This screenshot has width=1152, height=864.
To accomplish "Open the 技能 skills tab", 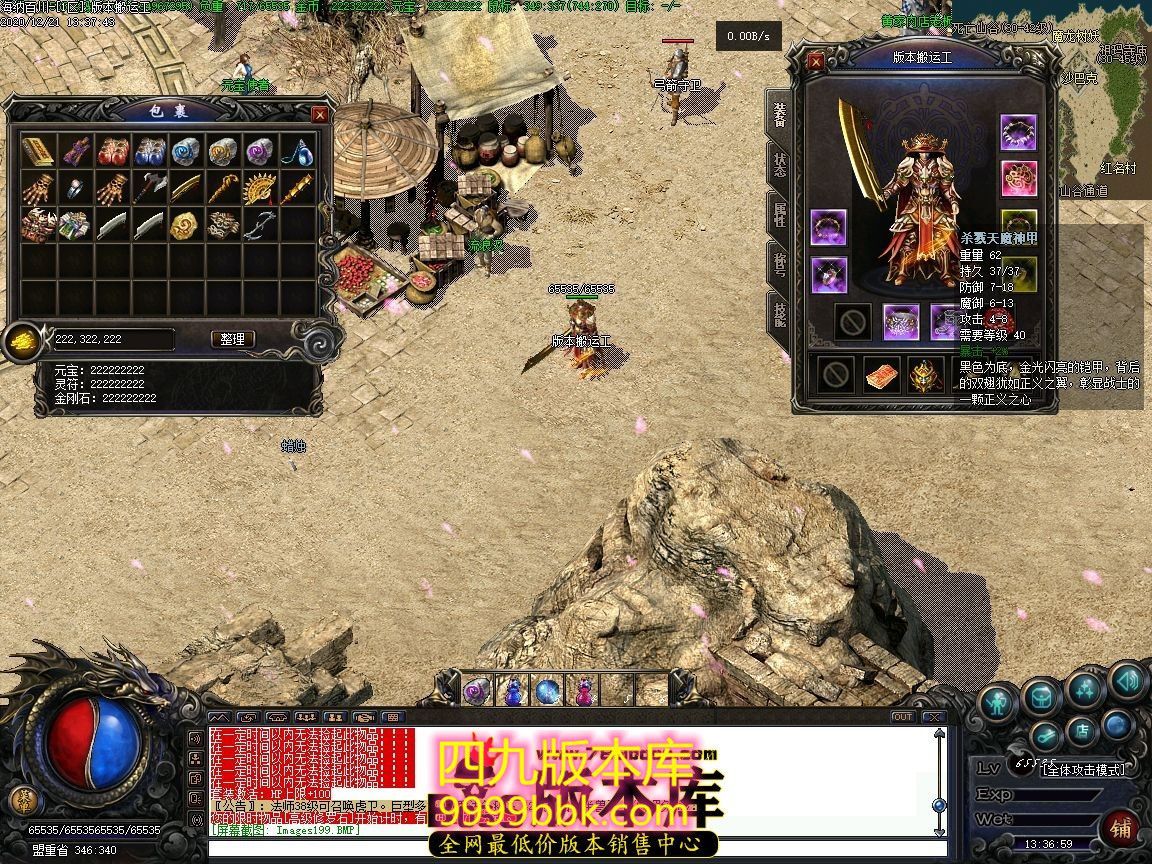I will (x=779, y=314).
